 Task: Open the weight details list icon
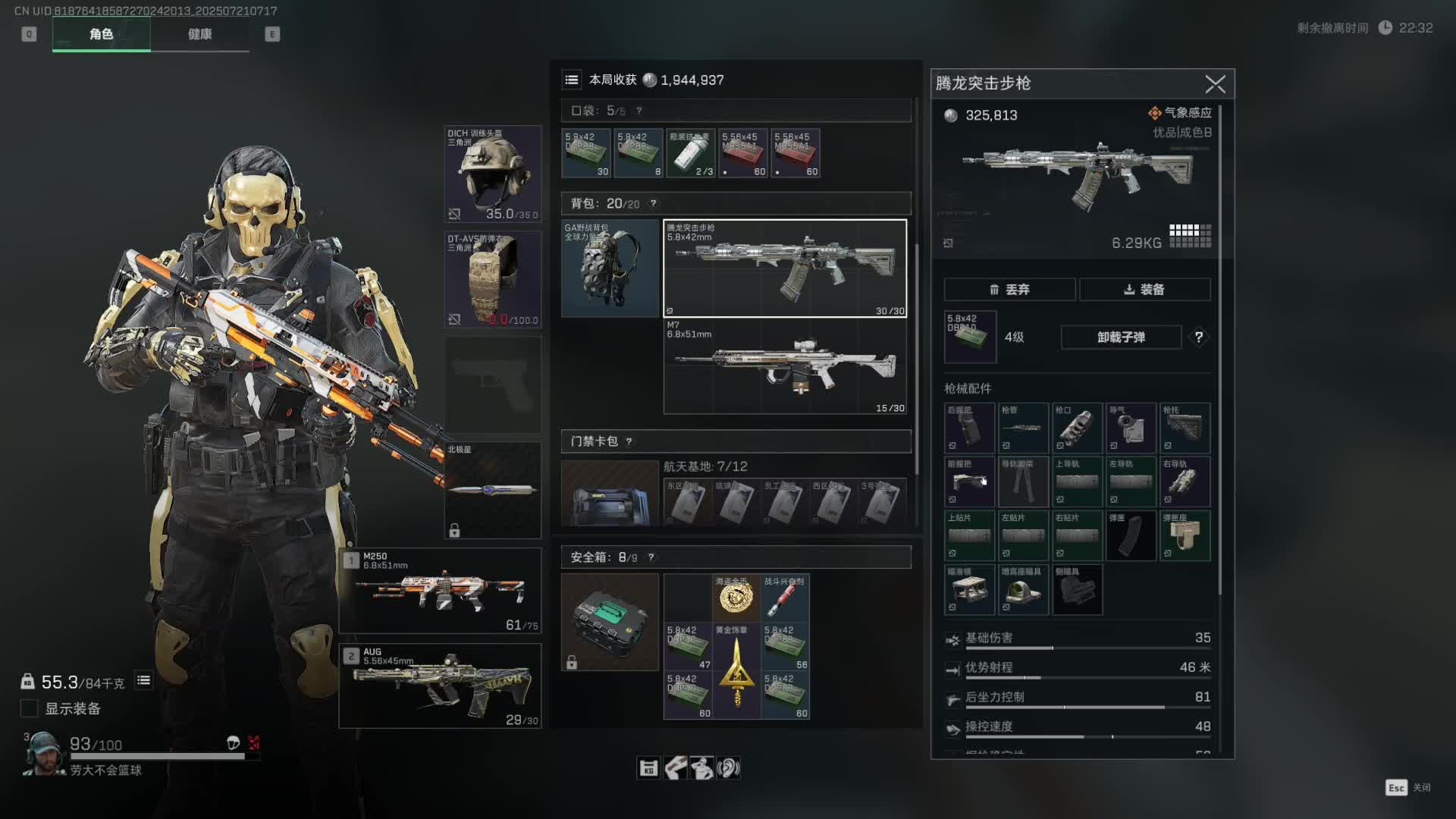[143, 681]
